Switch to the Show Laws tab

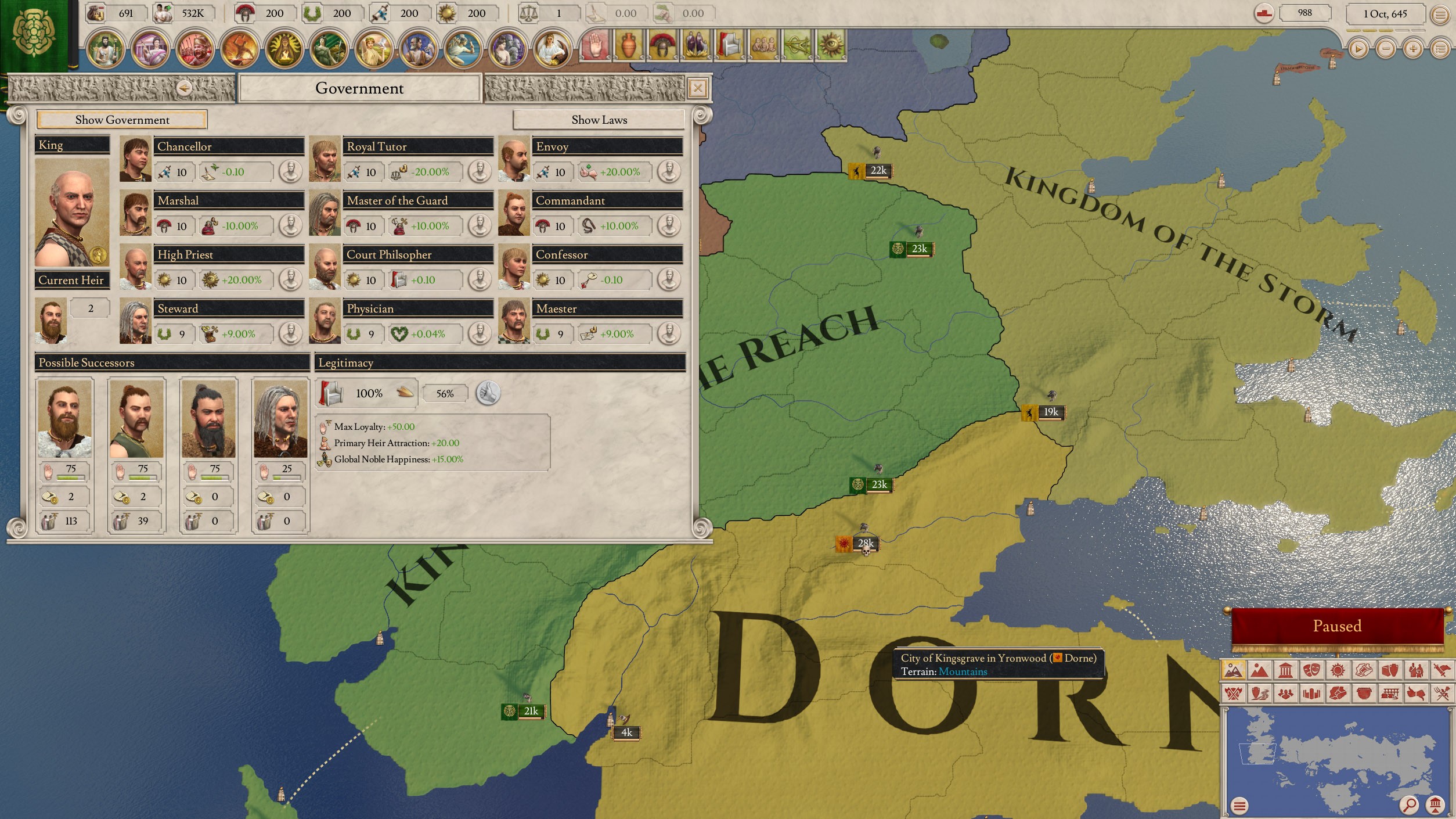pyautogui.click(x=599, y=120)
